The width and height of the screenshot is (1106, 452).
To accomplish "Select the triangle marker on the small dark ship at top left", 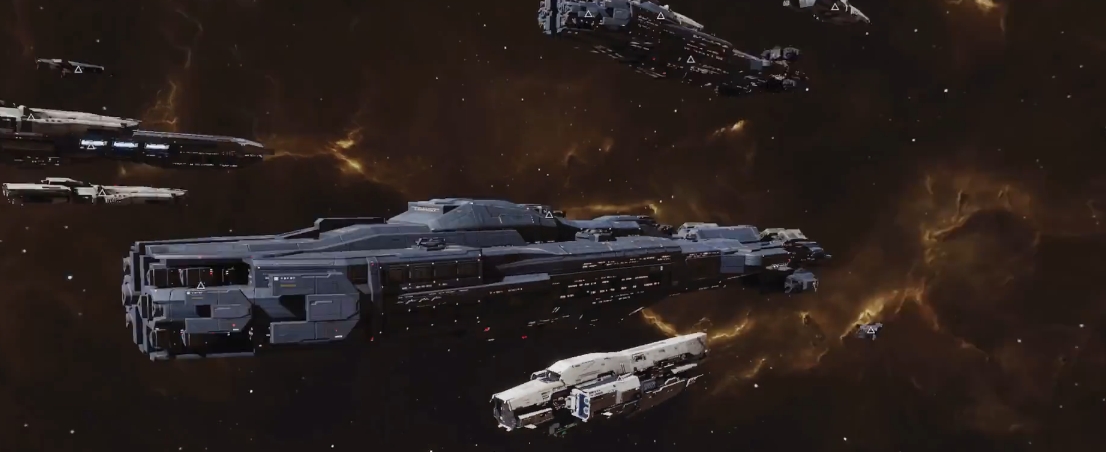I will 78,69.
